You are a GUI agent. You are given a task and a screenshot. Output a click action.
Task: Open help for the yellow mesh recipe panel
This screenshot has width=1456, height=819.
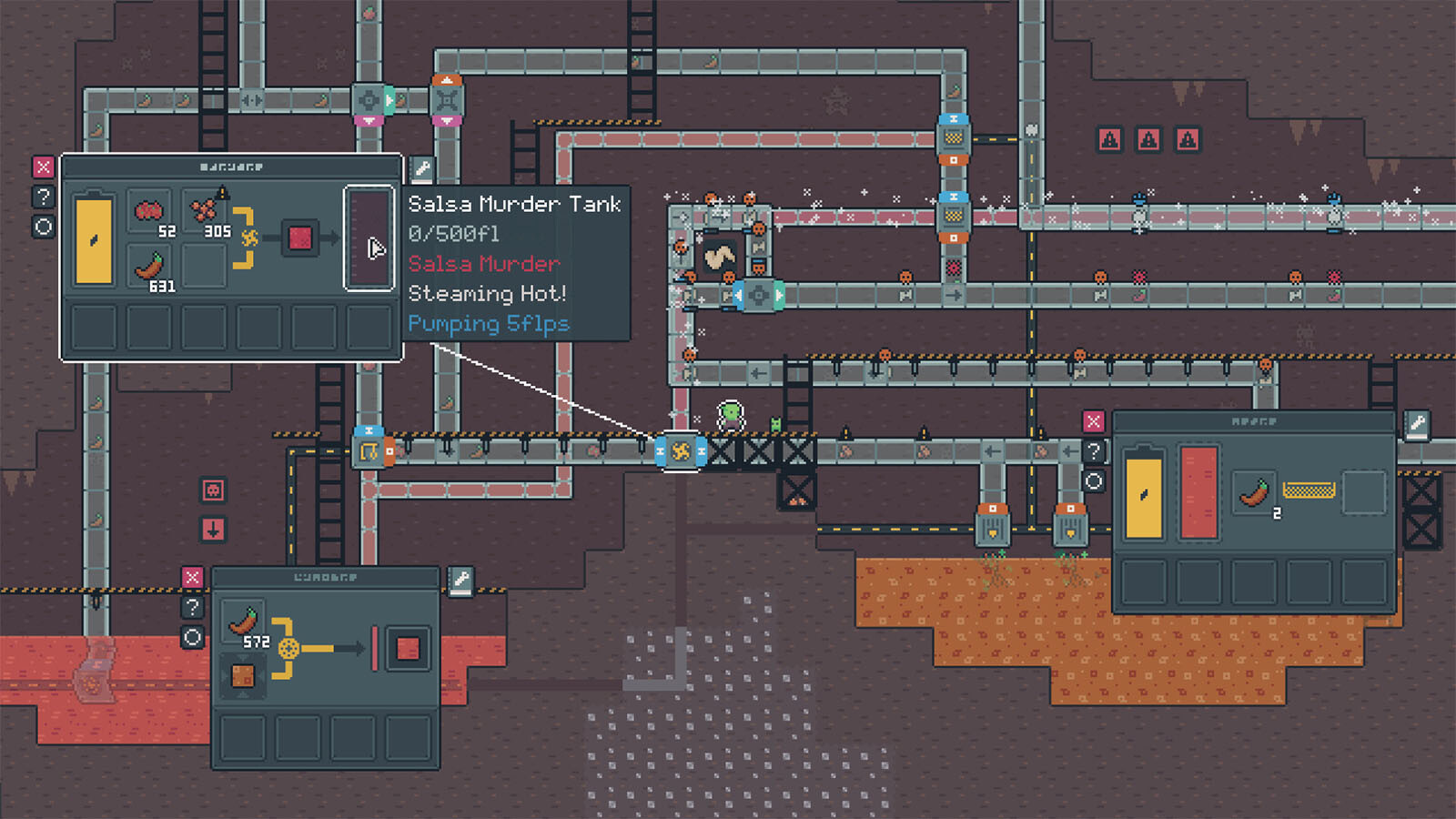1093,450
